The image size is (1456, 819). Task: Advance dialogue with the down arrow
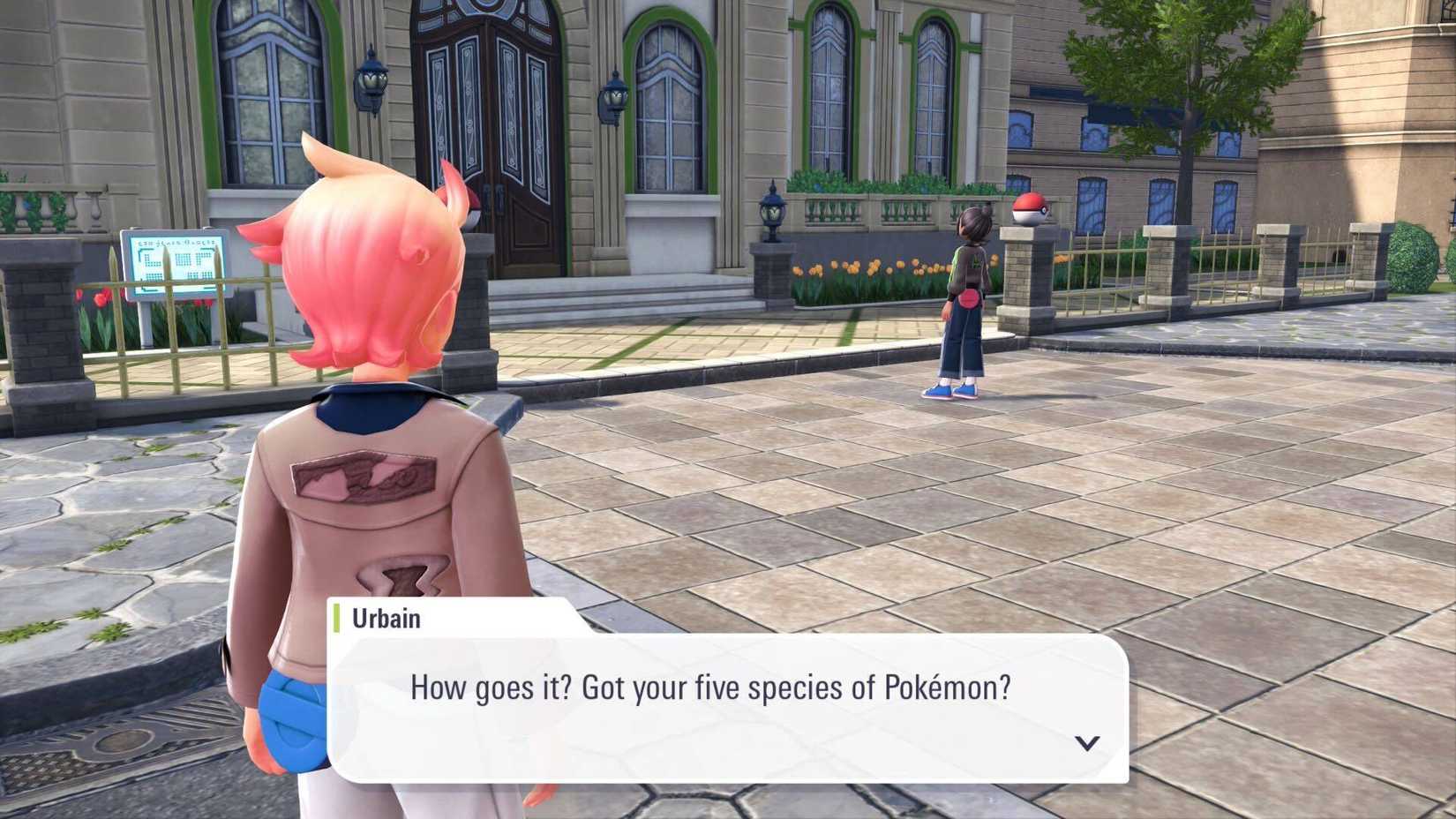pyautogui.click(x=1086, y=743)
